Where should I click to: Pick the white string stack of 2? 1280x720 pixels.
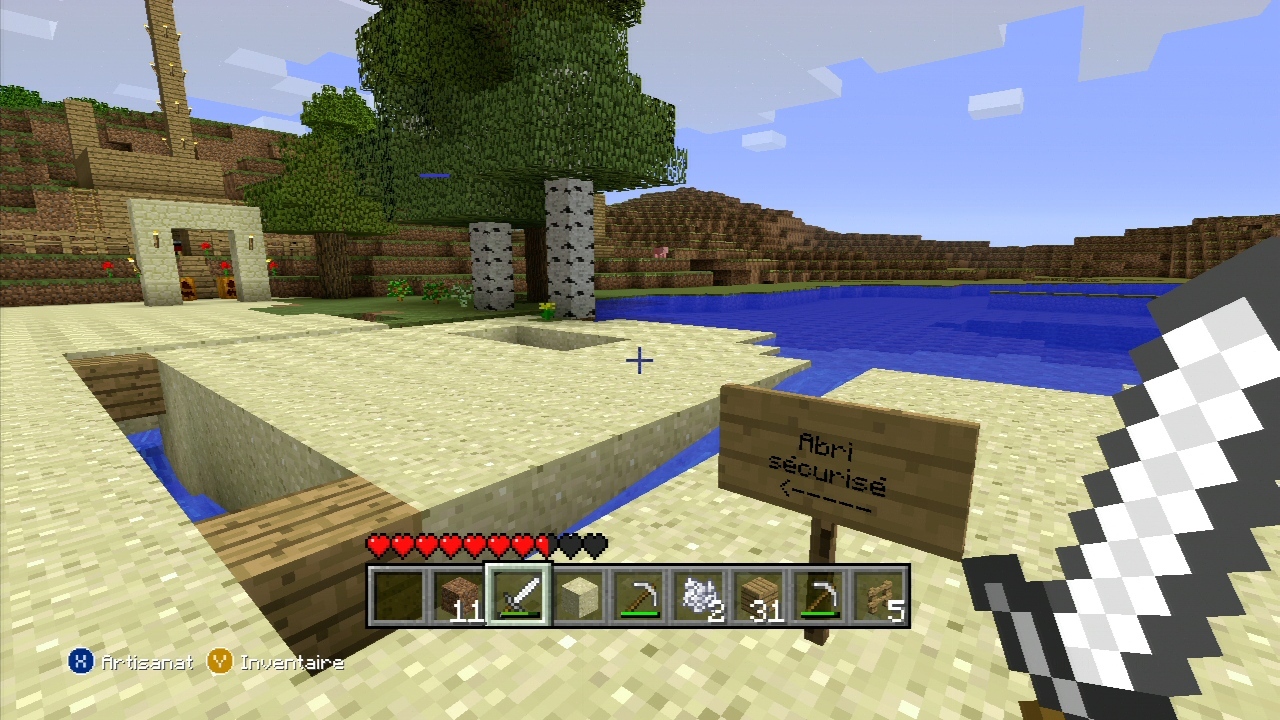click(700, 597)
